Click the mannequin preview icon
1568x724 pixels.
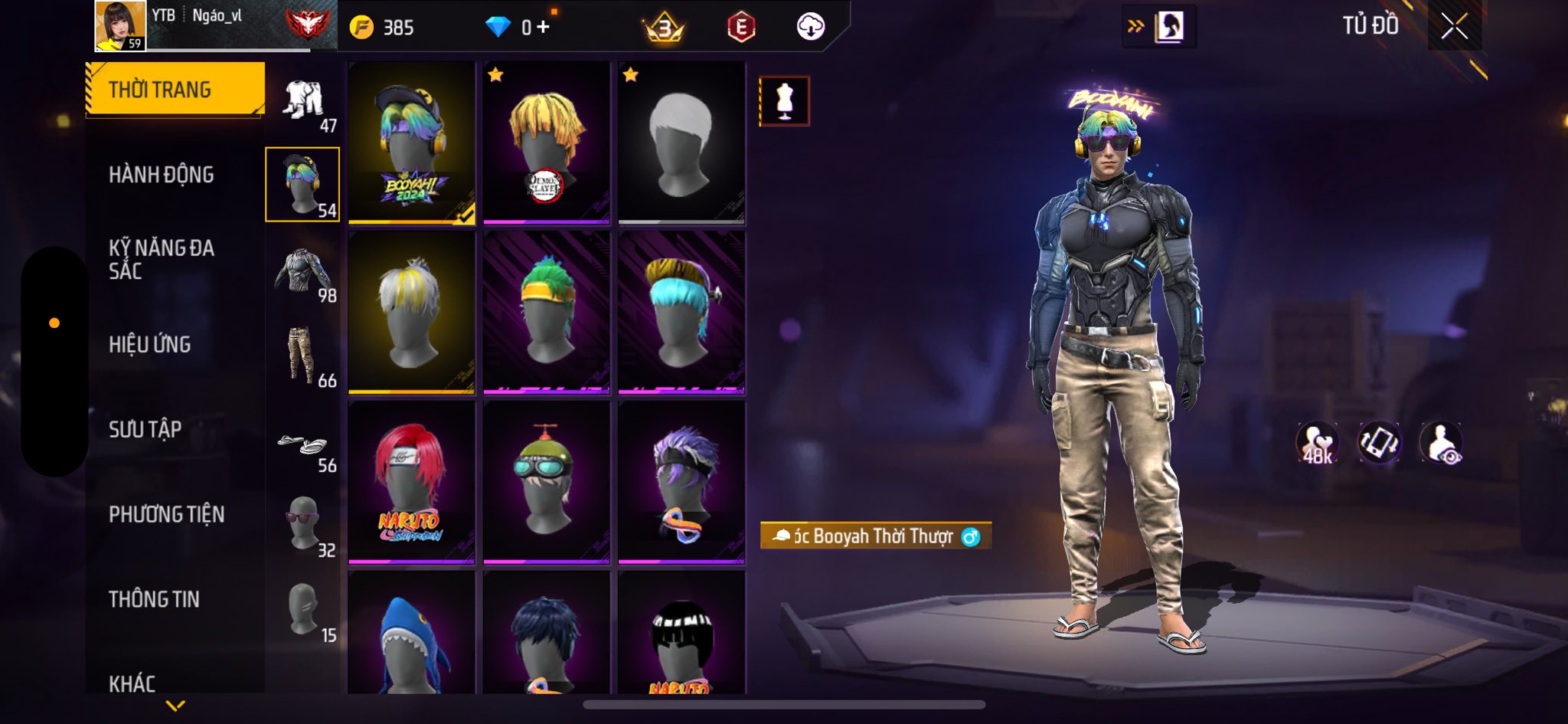[784, 100]
